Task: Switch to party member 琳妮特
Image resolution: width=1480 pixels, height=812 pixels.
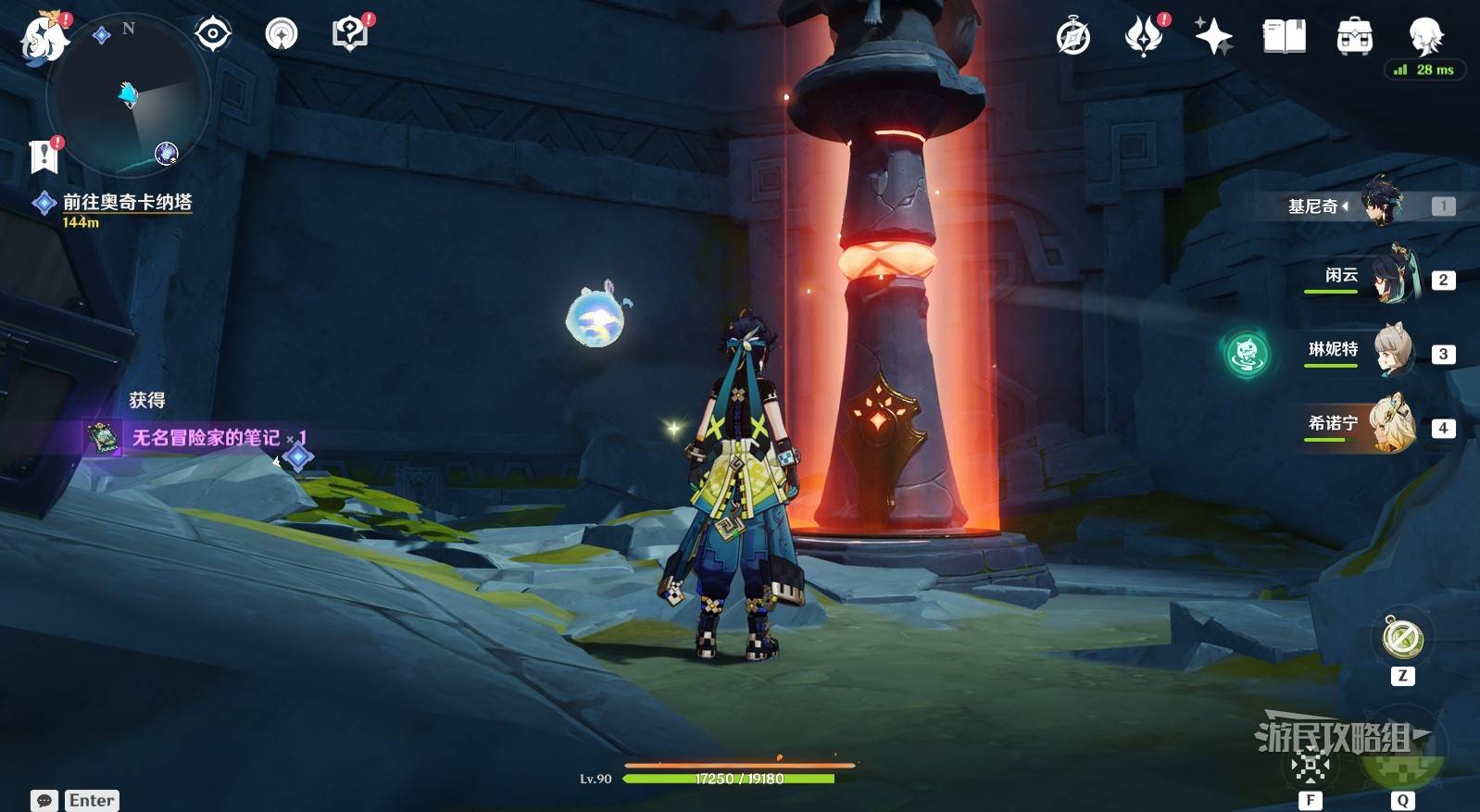Action: (1389, 350)
